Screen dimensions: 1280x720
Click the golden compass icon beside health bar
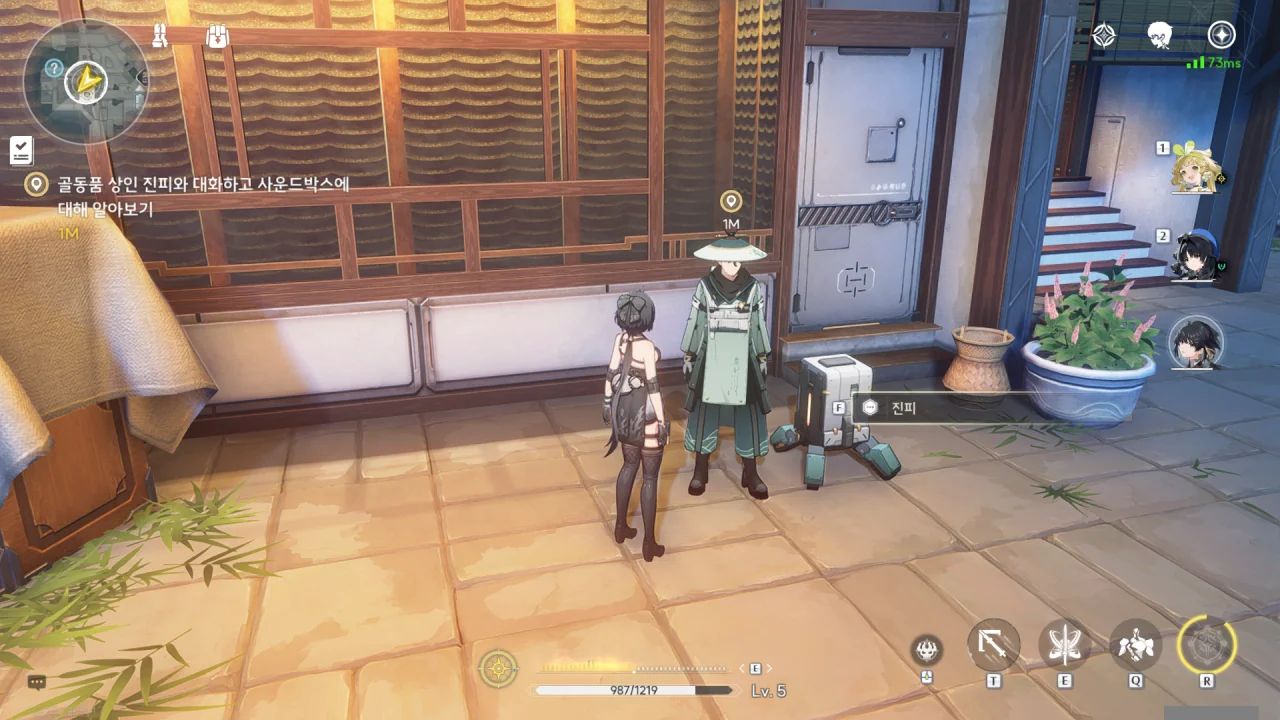(x=498, y=668)
